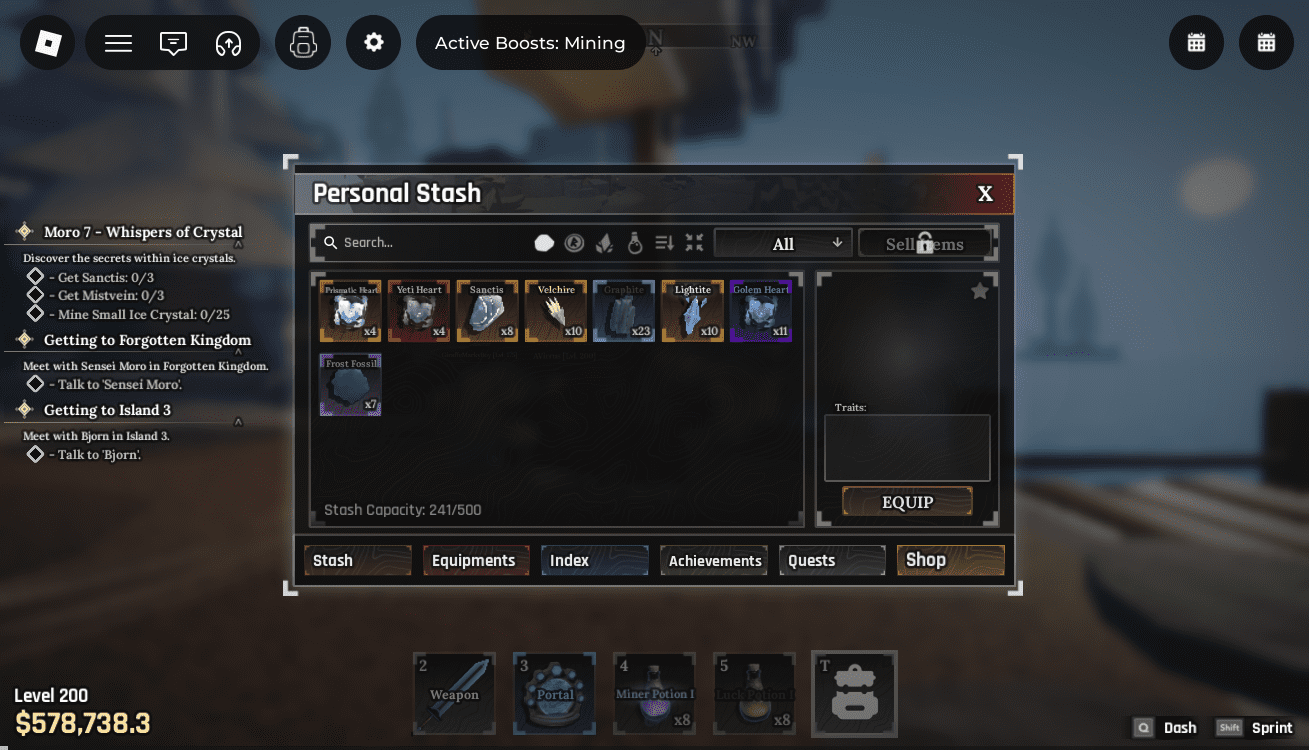Toggle the Active Boosts: Mining display
The image size is (1309, 750).
(530, 42)
